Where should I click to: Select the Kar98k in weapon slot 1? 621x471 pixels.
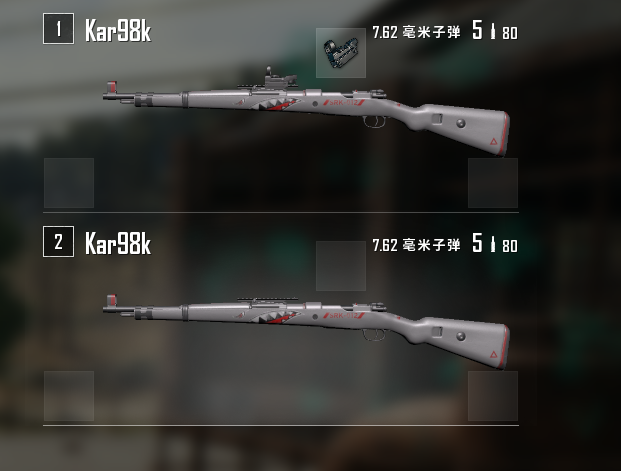tap(310, 112)
